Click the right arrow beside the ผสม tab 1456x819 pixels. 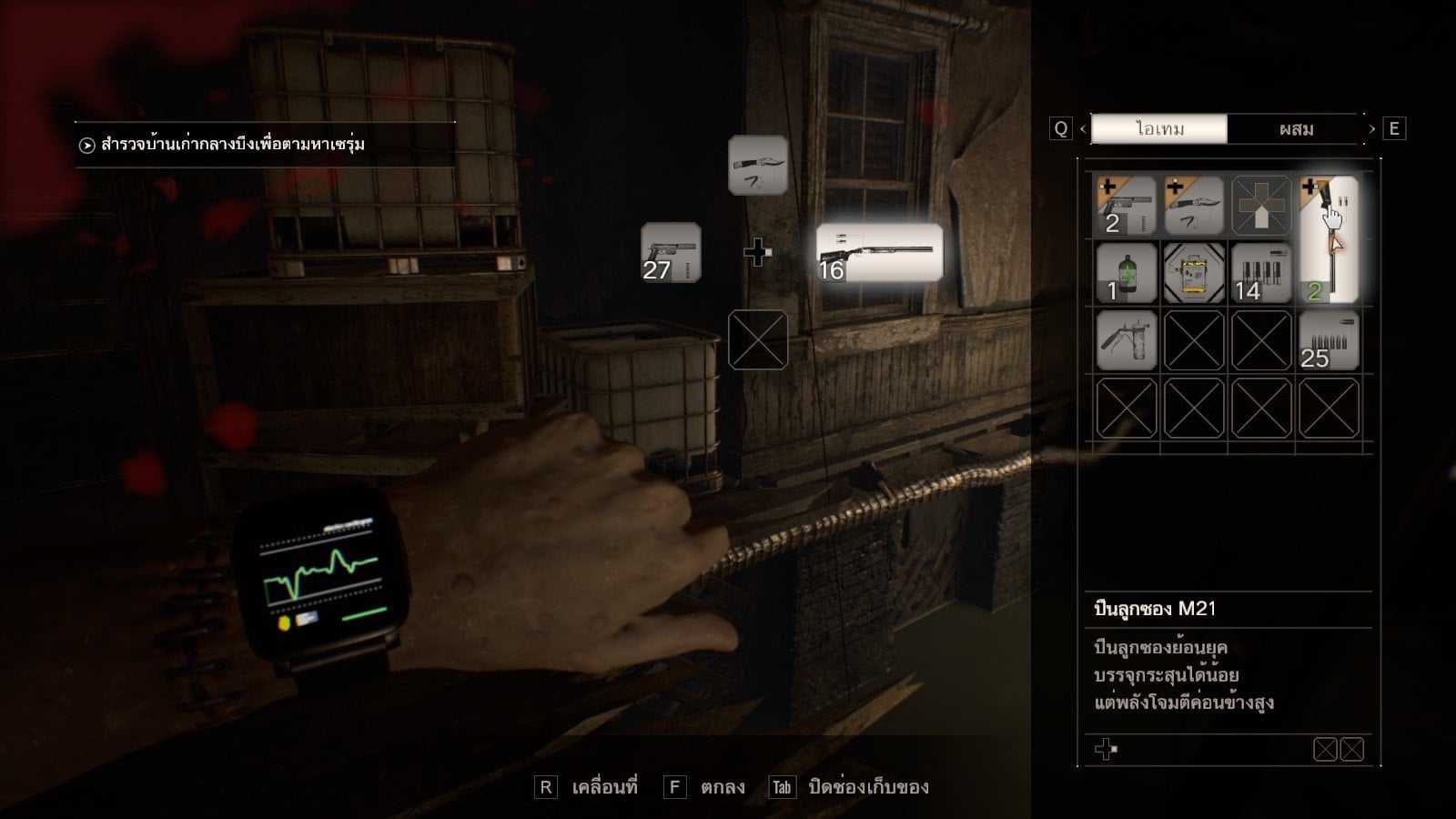[x=1371, y=129]
